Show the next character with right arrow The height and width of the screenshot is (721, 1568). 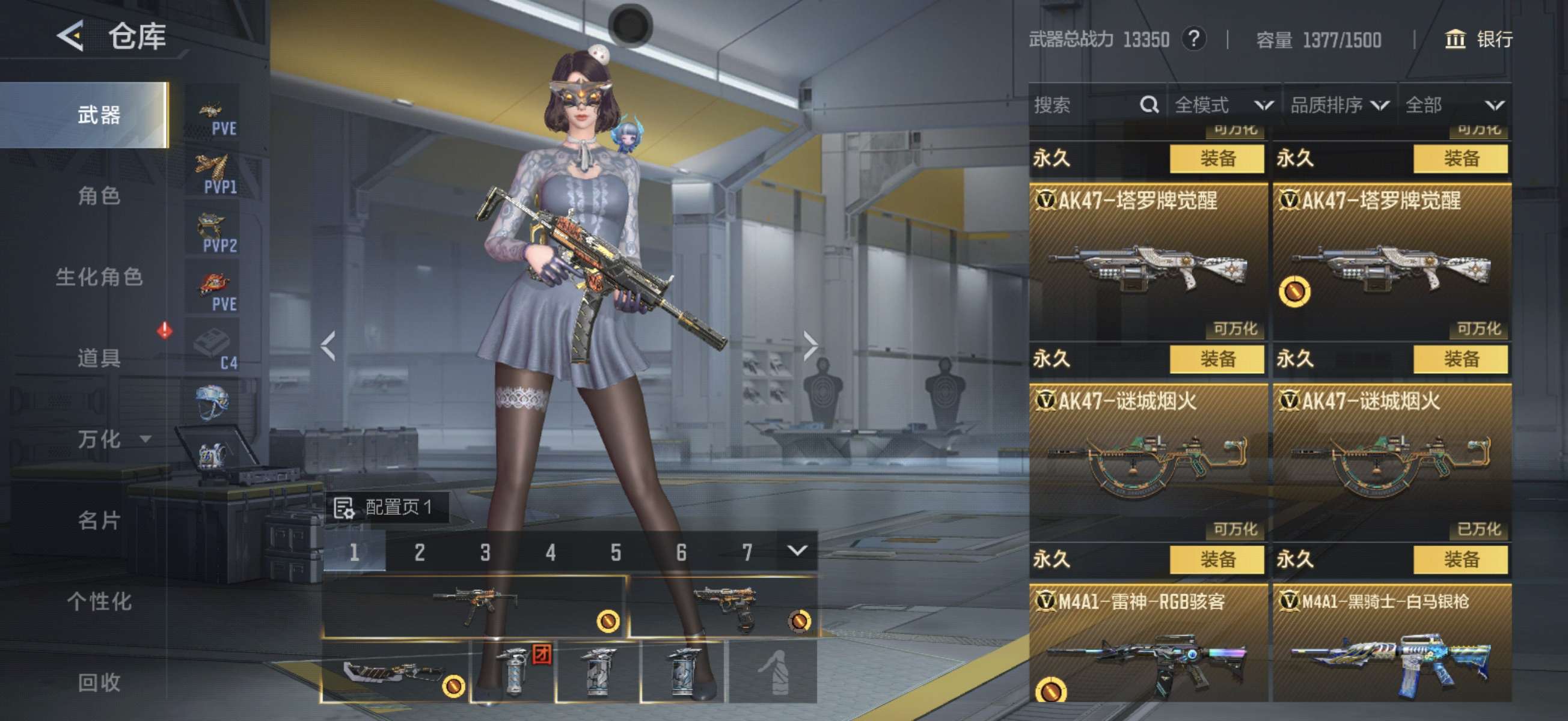tap(810, 346)
